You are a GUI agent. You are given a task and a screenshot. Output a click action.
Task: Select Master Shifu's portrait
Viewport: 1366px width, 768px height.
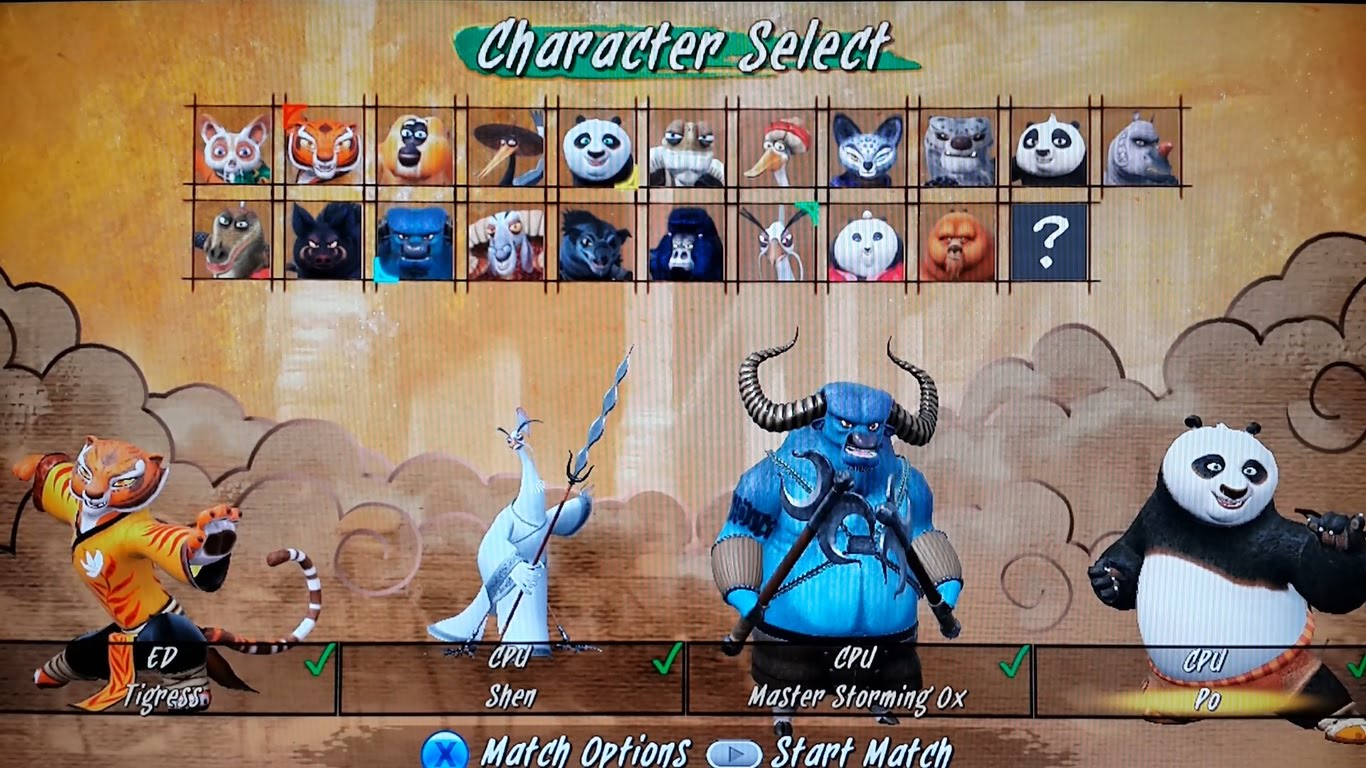(233, 149)
